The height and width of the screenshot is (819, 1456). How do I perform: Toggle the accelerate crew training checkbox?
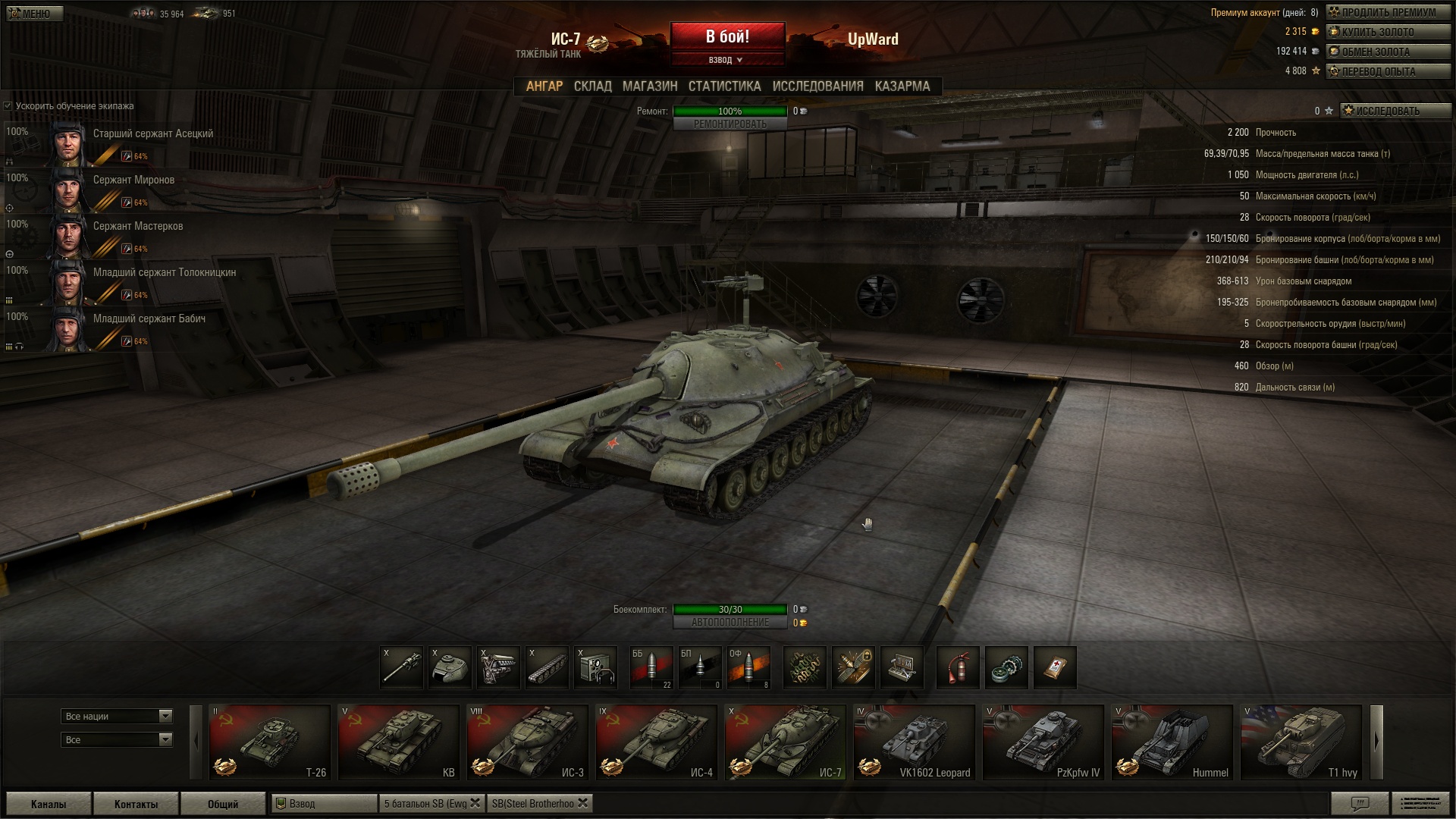point(8,106)
